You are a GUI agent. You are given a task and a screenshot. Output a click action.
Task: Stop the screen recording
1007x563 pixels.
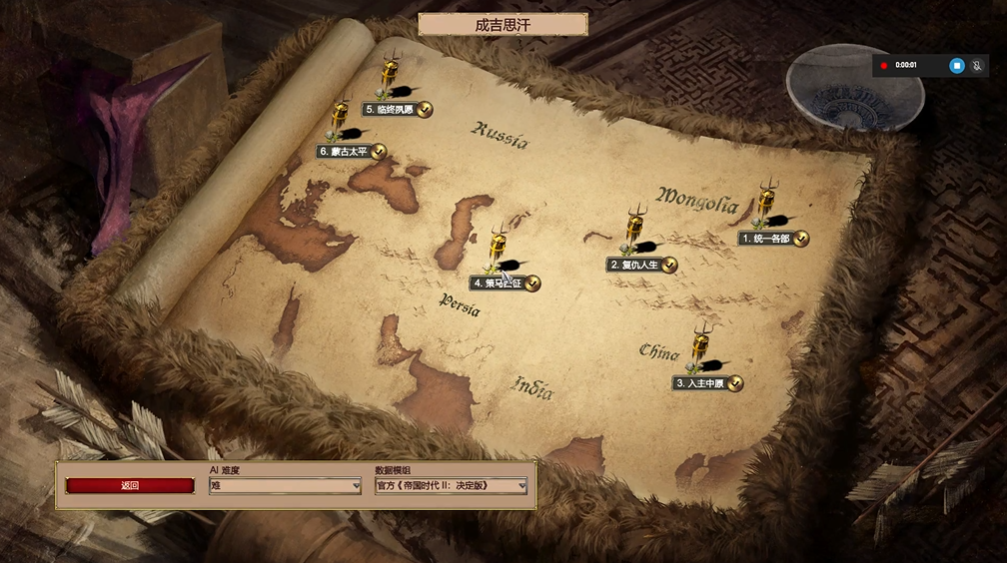point(956,65)
